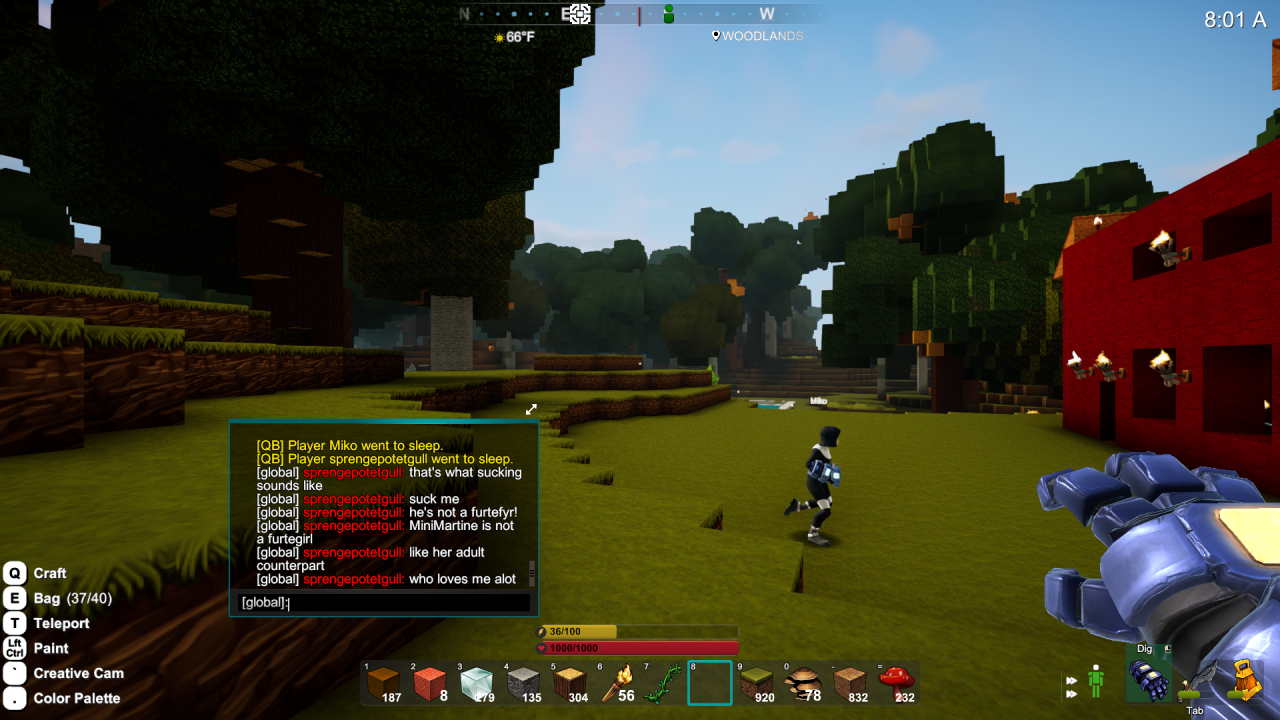The image size is (1280, 720).
Task: Select the red block with 8 count
Action: pos(429,683)
